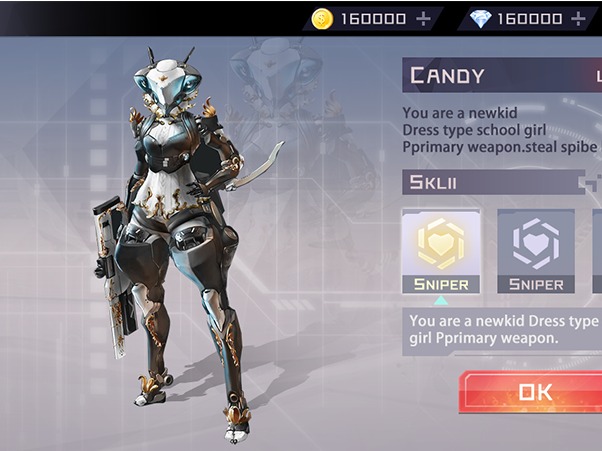Add more diamonds with plus button
This screenshot has height=451, width=602.
click(x=578, y=18)
